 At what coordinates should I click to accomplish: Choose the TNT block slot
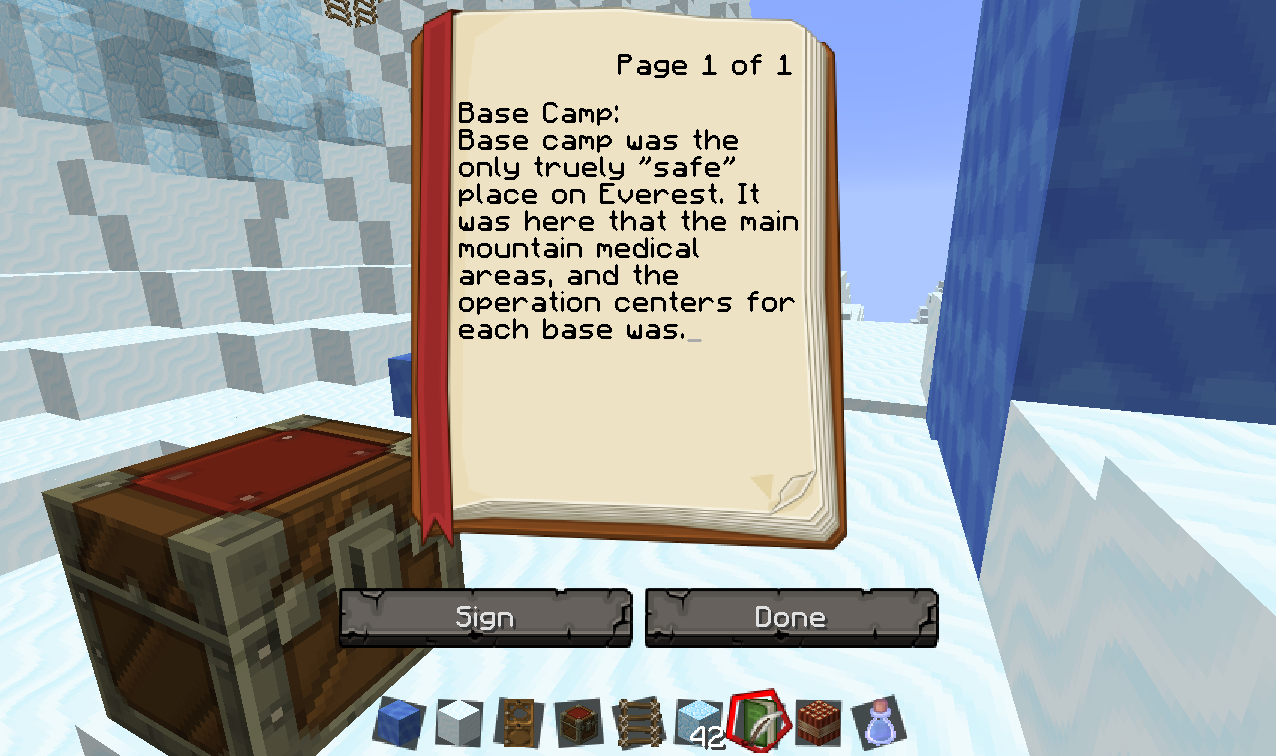818,722
